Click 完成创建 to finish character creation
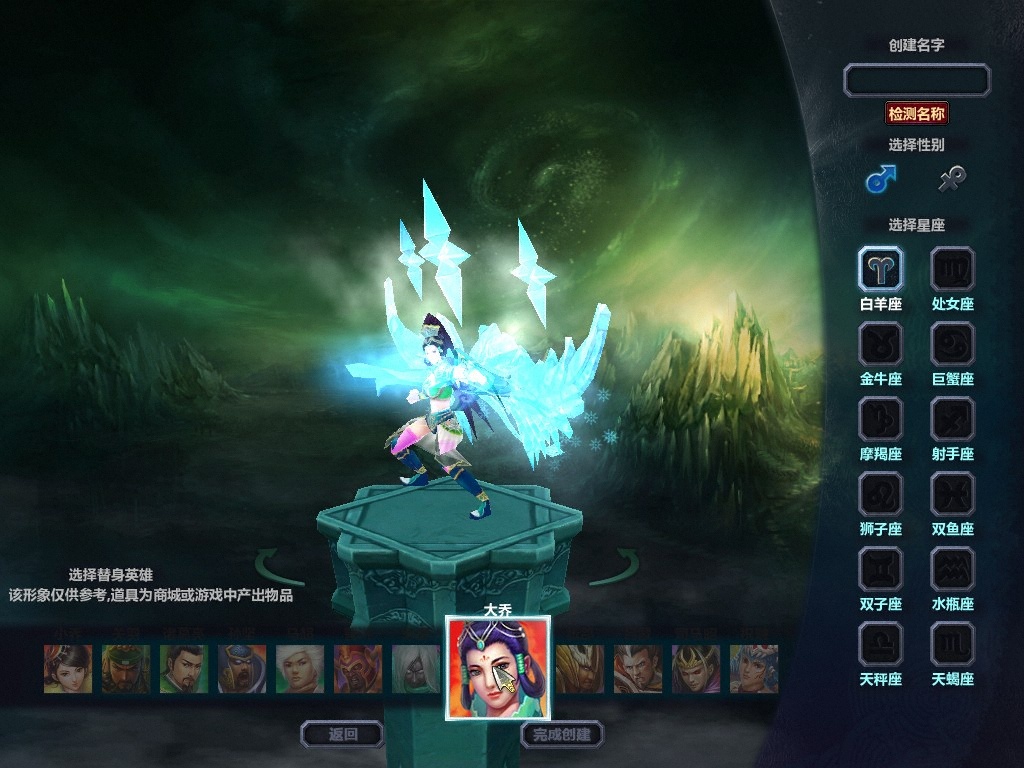 (561, 734)
